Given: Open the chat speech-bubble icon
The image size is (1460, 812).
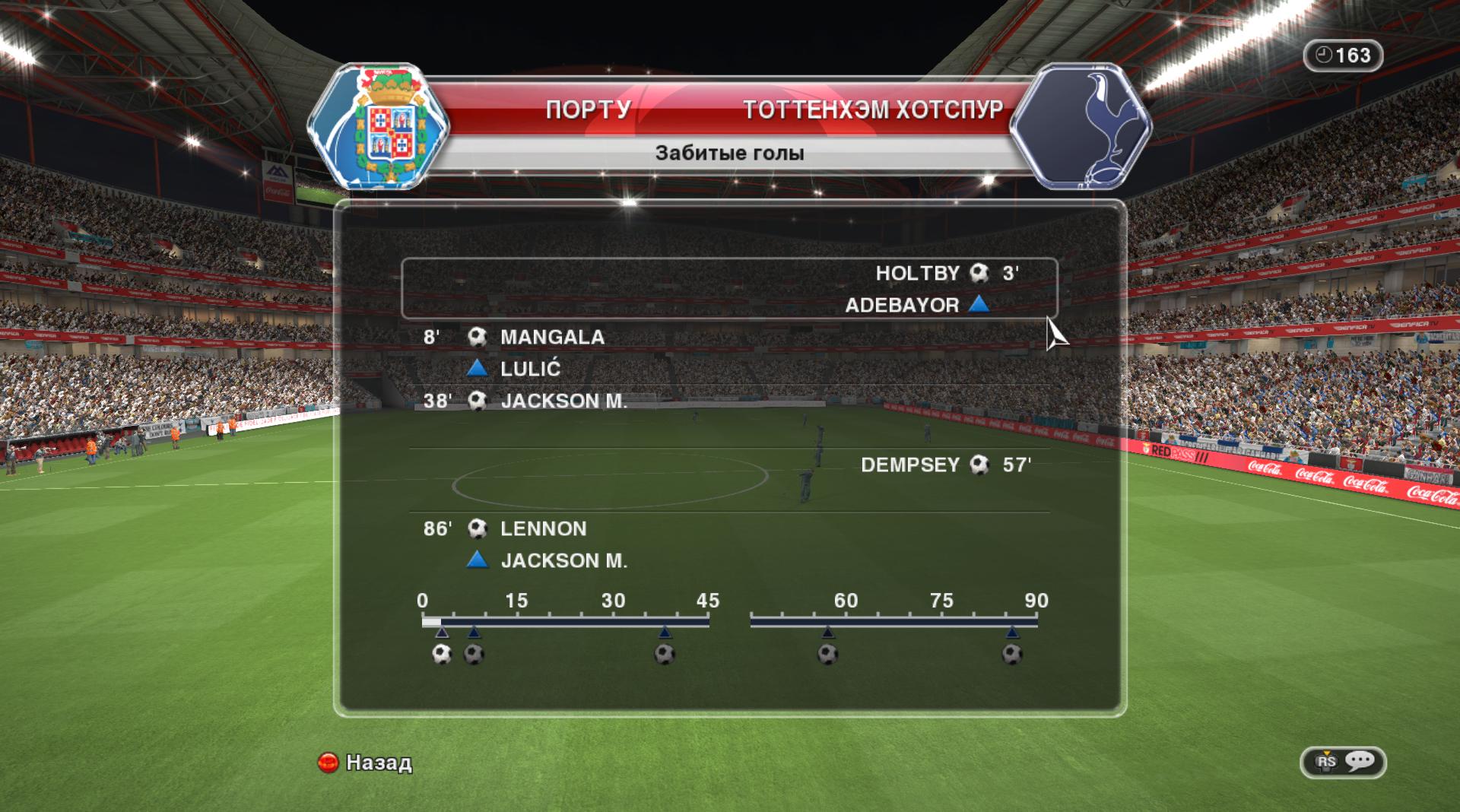Looking at the screenshot, I should tap(1359, 762).
